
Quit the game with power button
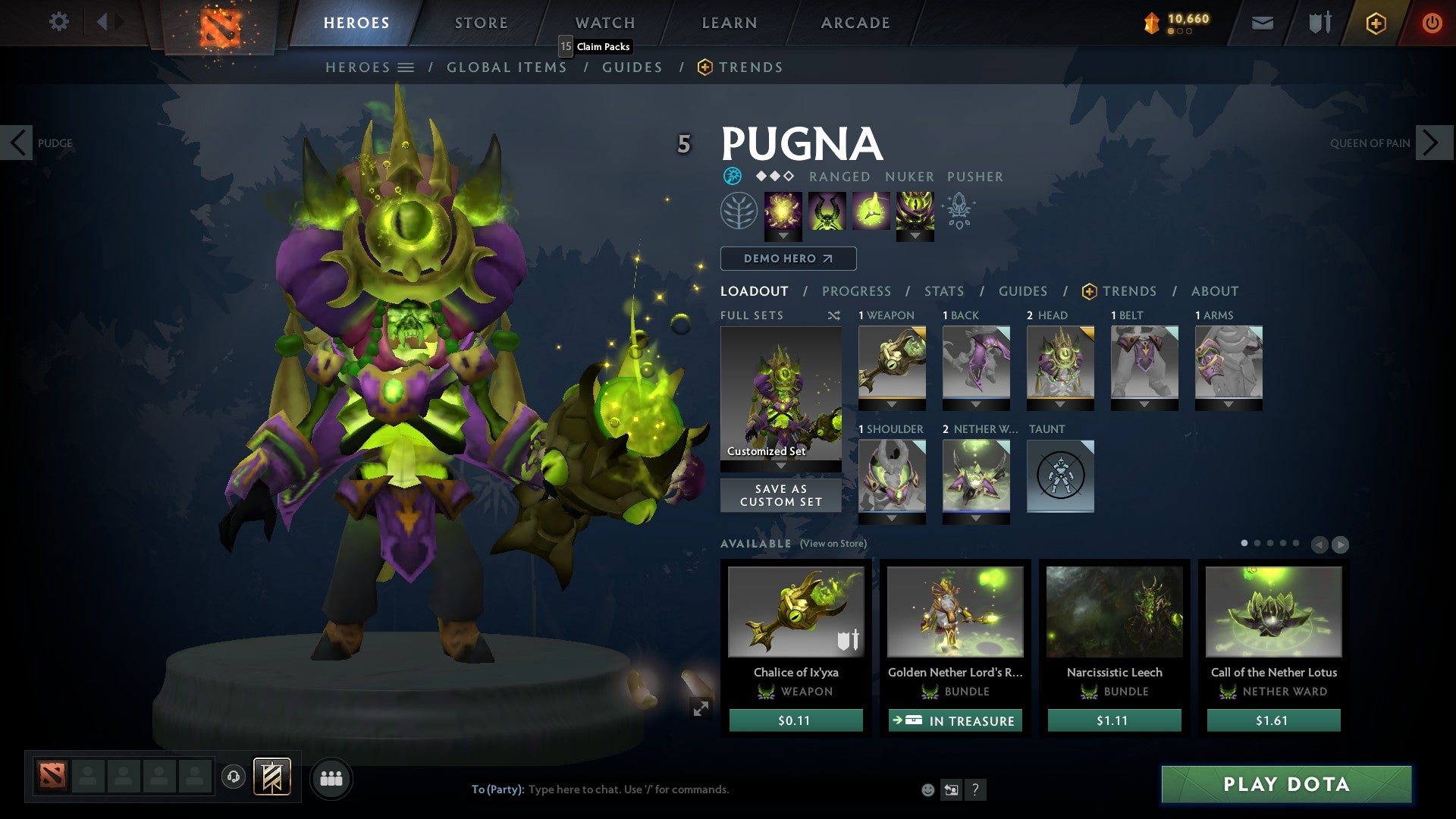(1431, 23)
